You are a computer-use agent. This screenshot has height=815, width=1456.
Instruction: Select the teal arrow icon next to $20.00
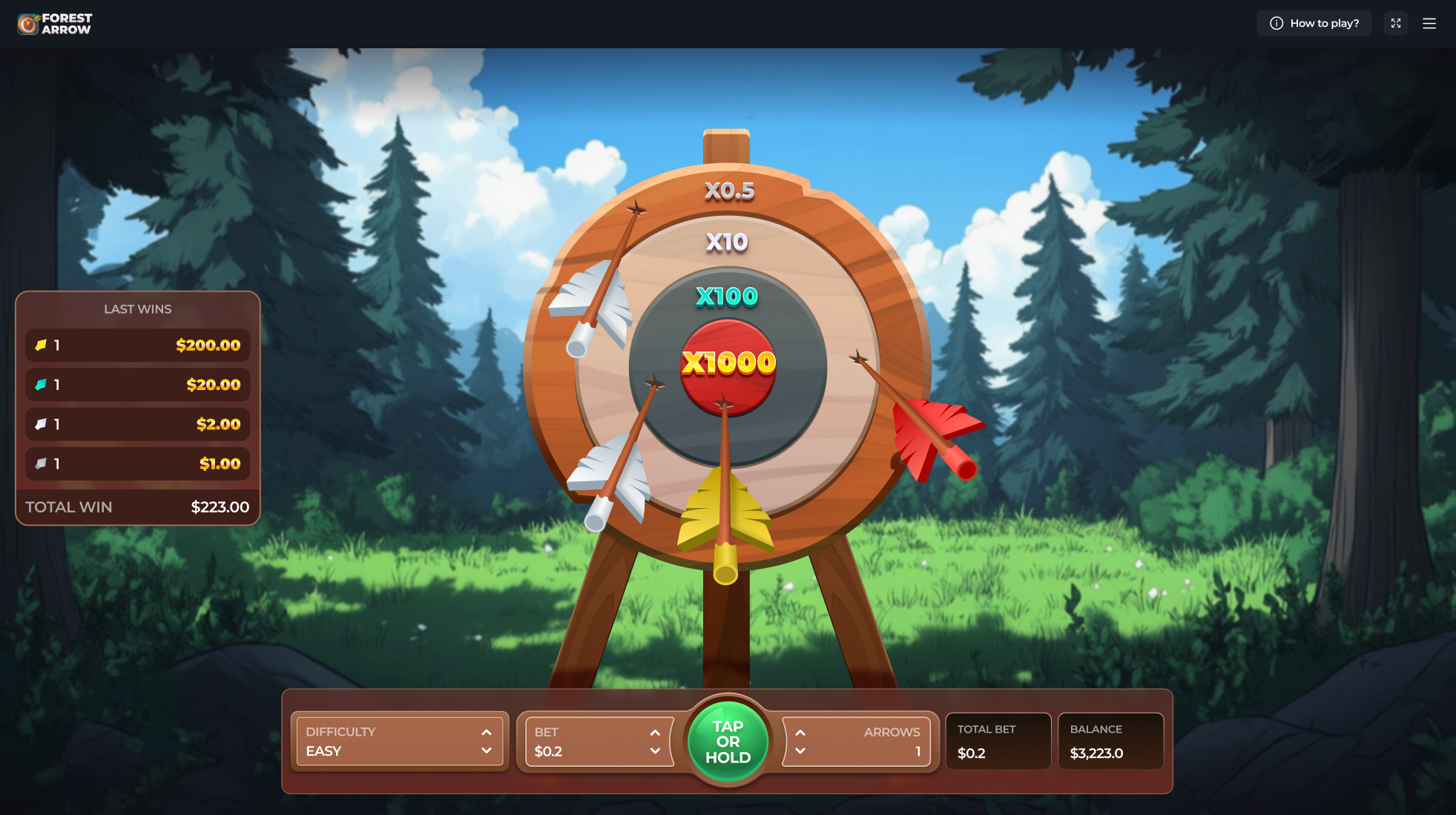pyautogui.click(x=42, y=384)
